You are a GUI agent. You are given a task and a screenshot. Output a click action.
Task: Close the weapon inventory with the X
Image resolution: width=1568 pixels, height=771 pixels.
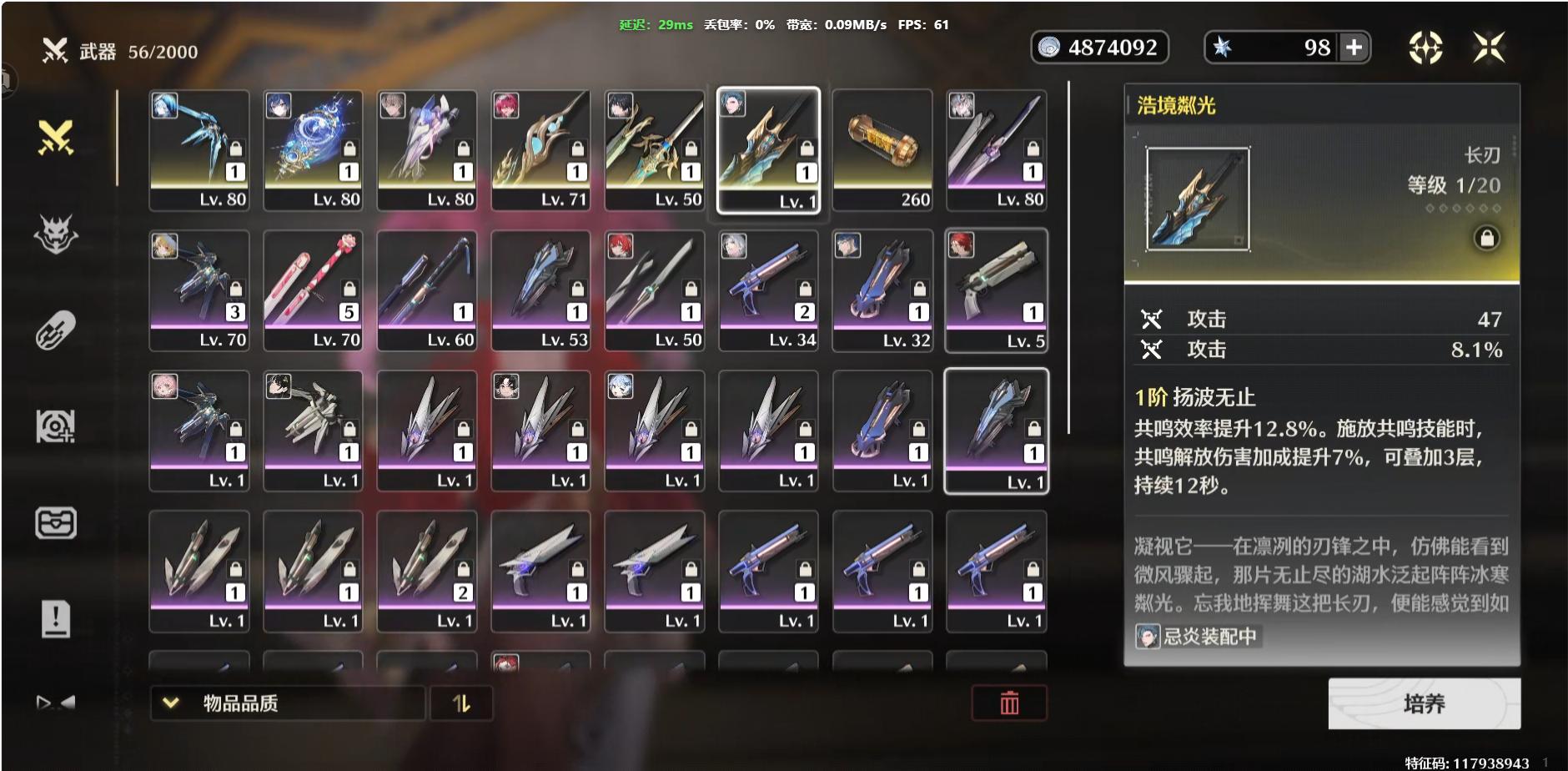tap(1489, 48)
